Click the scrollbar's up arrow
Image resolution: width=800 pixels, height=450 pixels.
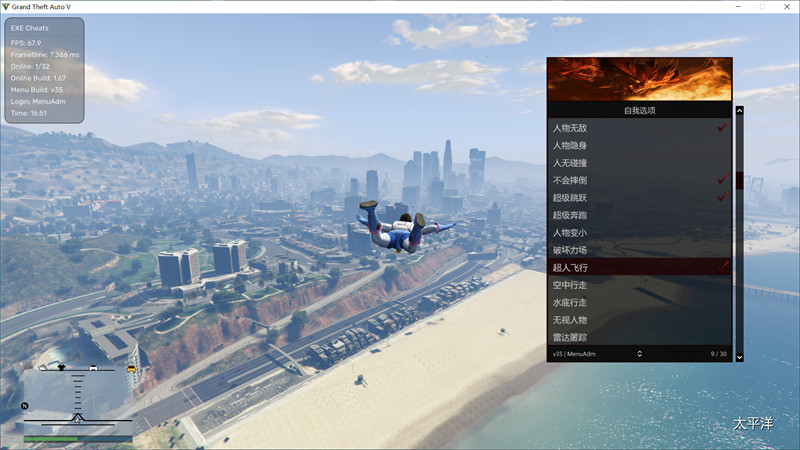(740, 111)
